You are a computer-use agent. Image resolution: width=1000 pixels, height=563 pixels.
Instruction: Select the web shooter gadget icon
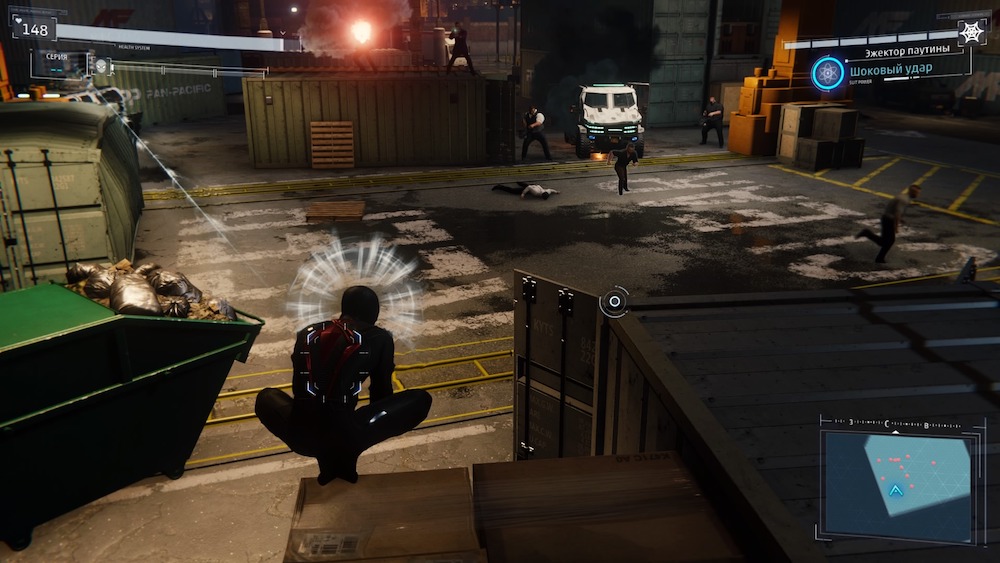click(971, 31)
